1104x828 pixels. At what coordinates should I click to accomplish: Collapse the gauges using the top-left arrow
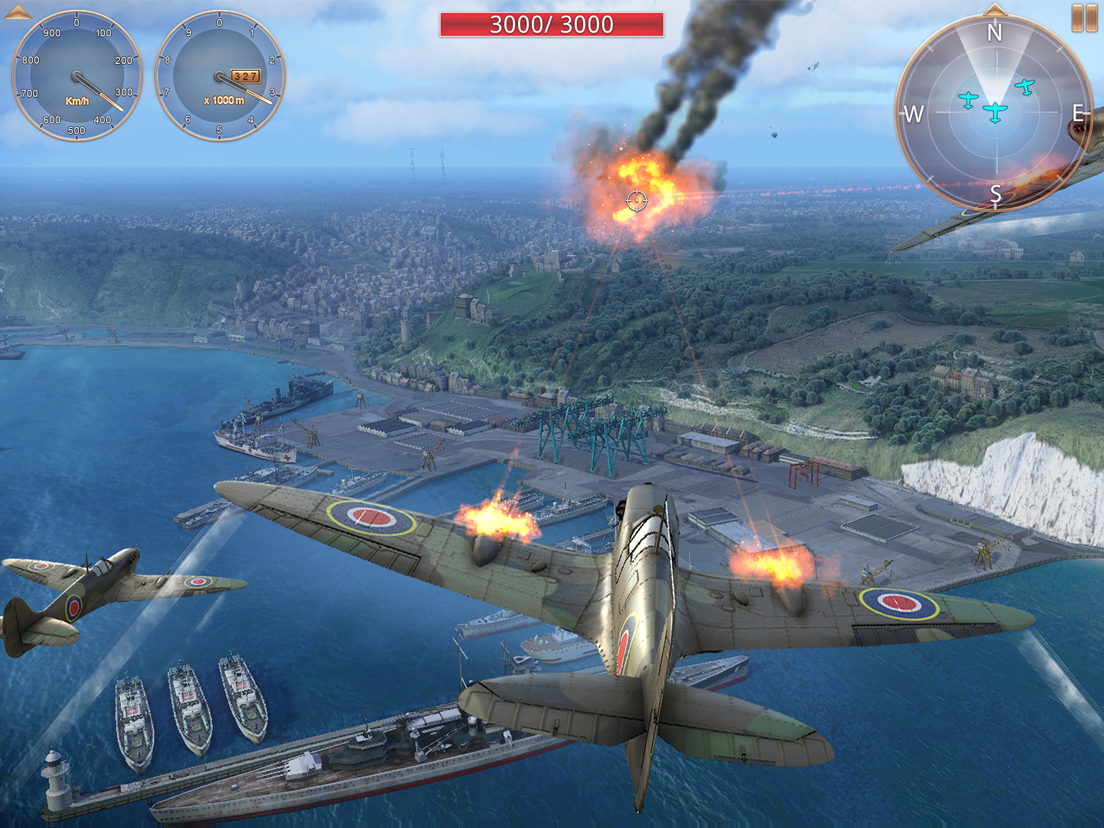17,12
